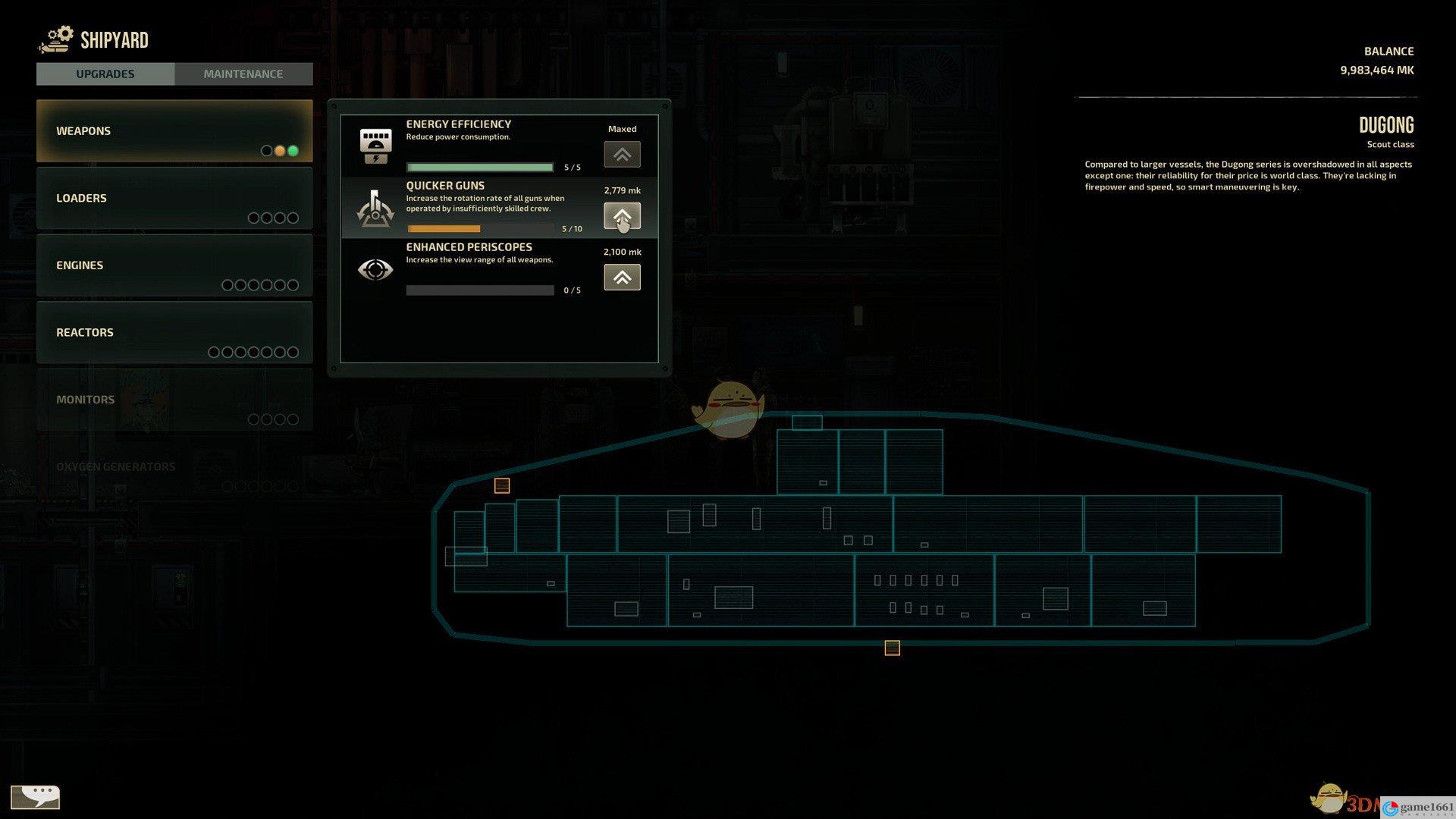The image size is (1456, 819).
Task: Buy the Enhanced Periscopes upgrade
Action: [622, 278]
